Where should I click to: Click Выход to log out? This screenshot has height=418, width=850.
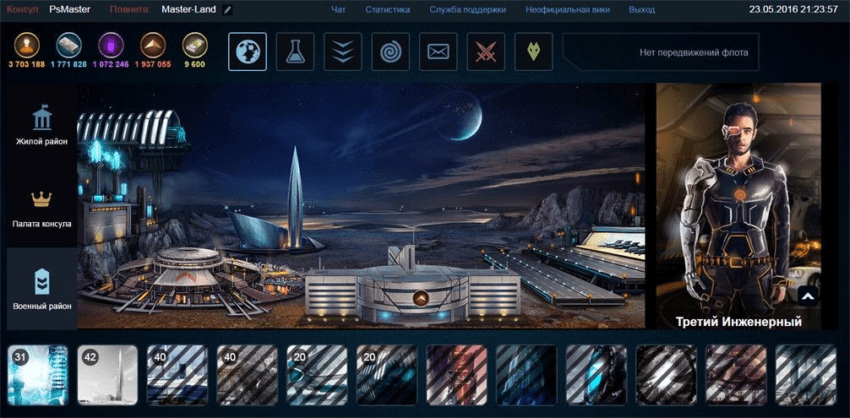(642, 10)
